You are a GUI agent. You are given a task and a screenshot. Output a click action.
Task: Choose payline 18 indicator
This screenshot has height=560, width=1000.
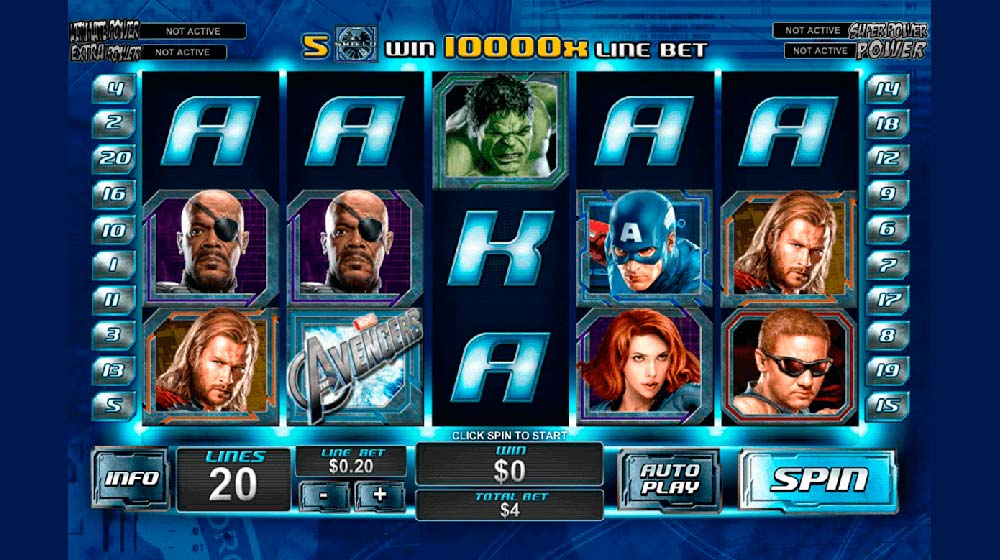[x=885, y=123]
